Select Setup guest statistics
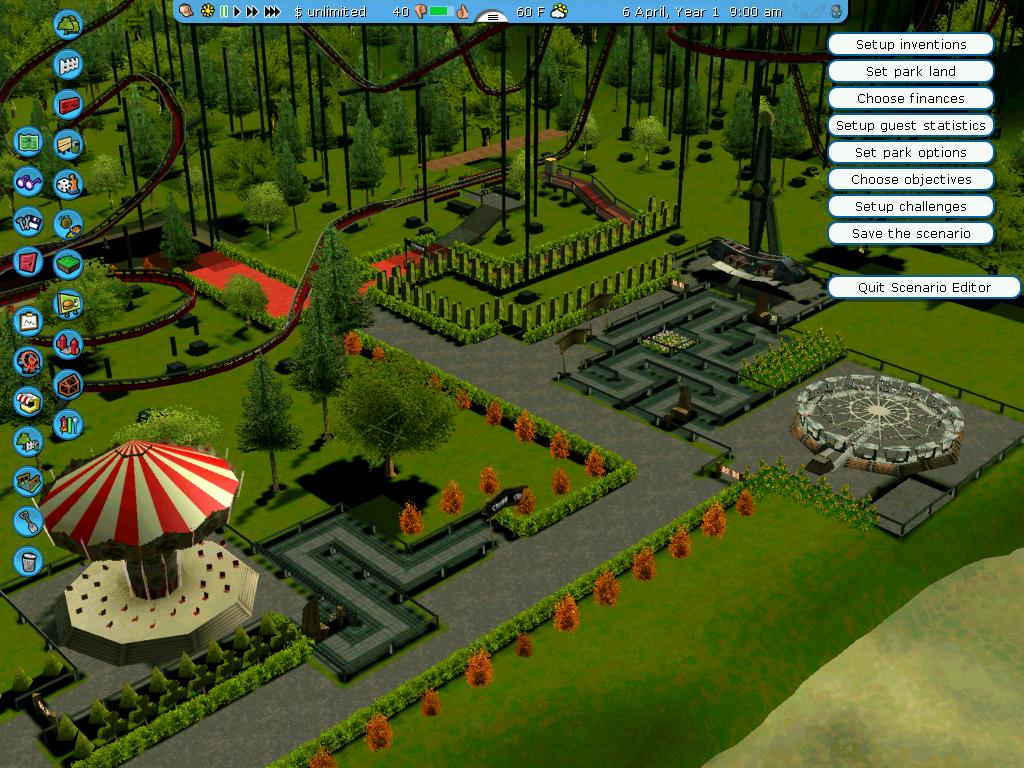This screenshot has height=768, width=1024. point(910,125)
